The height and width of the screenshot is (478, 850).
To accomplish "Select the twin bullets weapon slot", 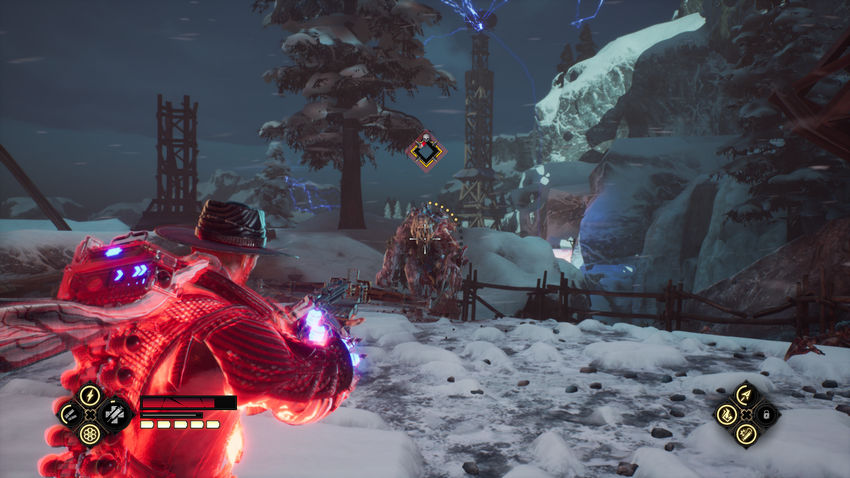I will point(70,413).
